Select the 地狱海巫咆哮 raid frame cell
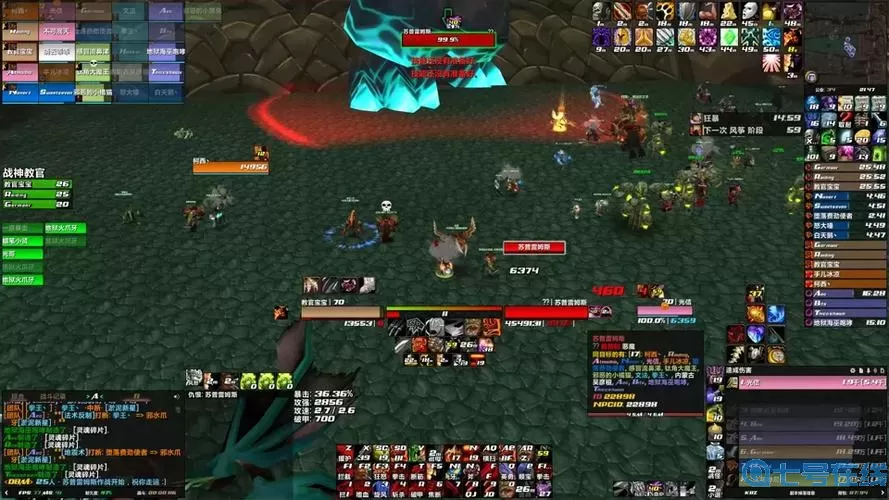Image resolution: width=889 pixels, height=500 pixels. tap(166, 52)
